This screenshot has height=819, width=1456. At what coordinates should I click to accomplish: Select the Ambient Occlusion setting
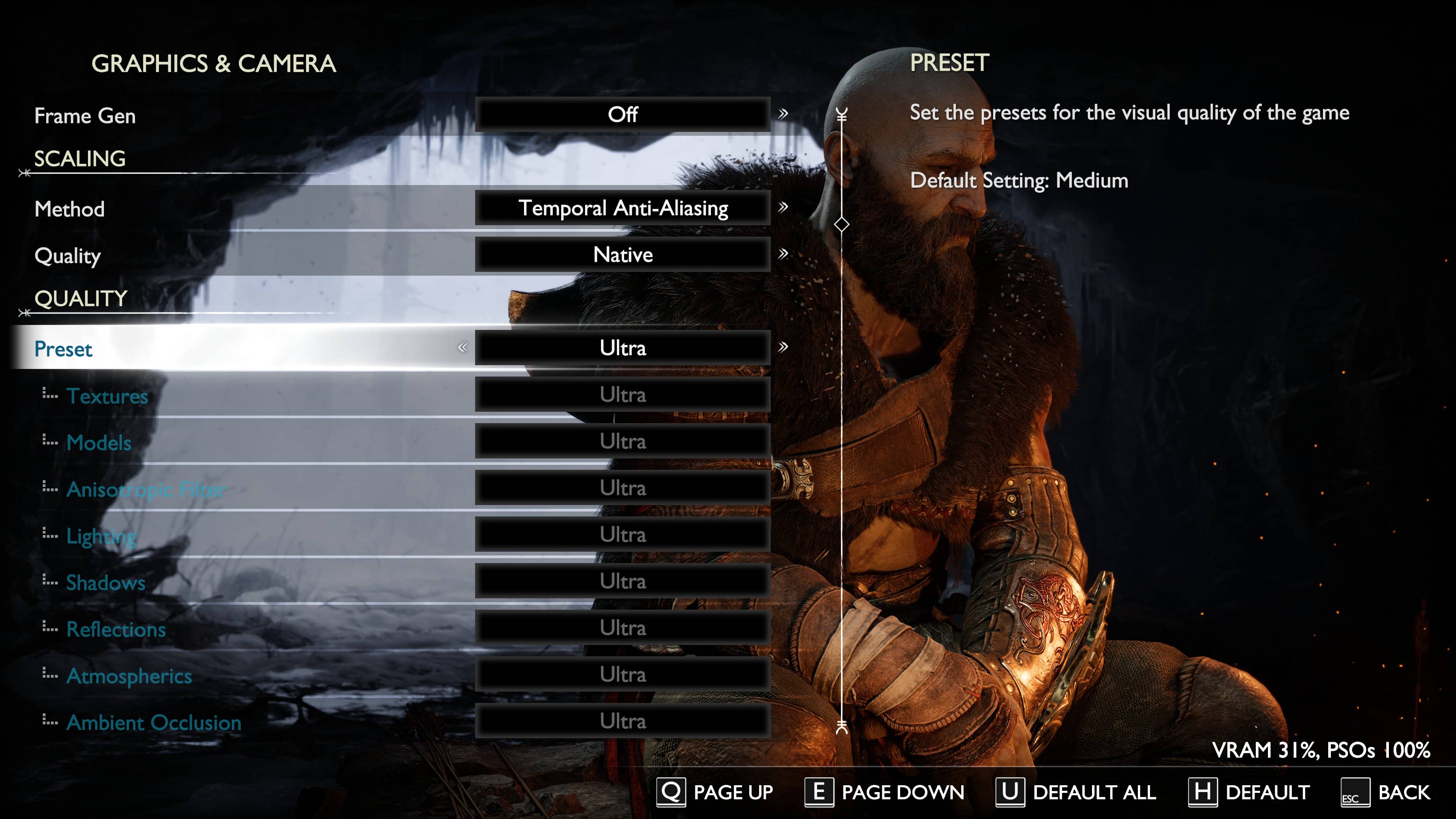[154, 722]
